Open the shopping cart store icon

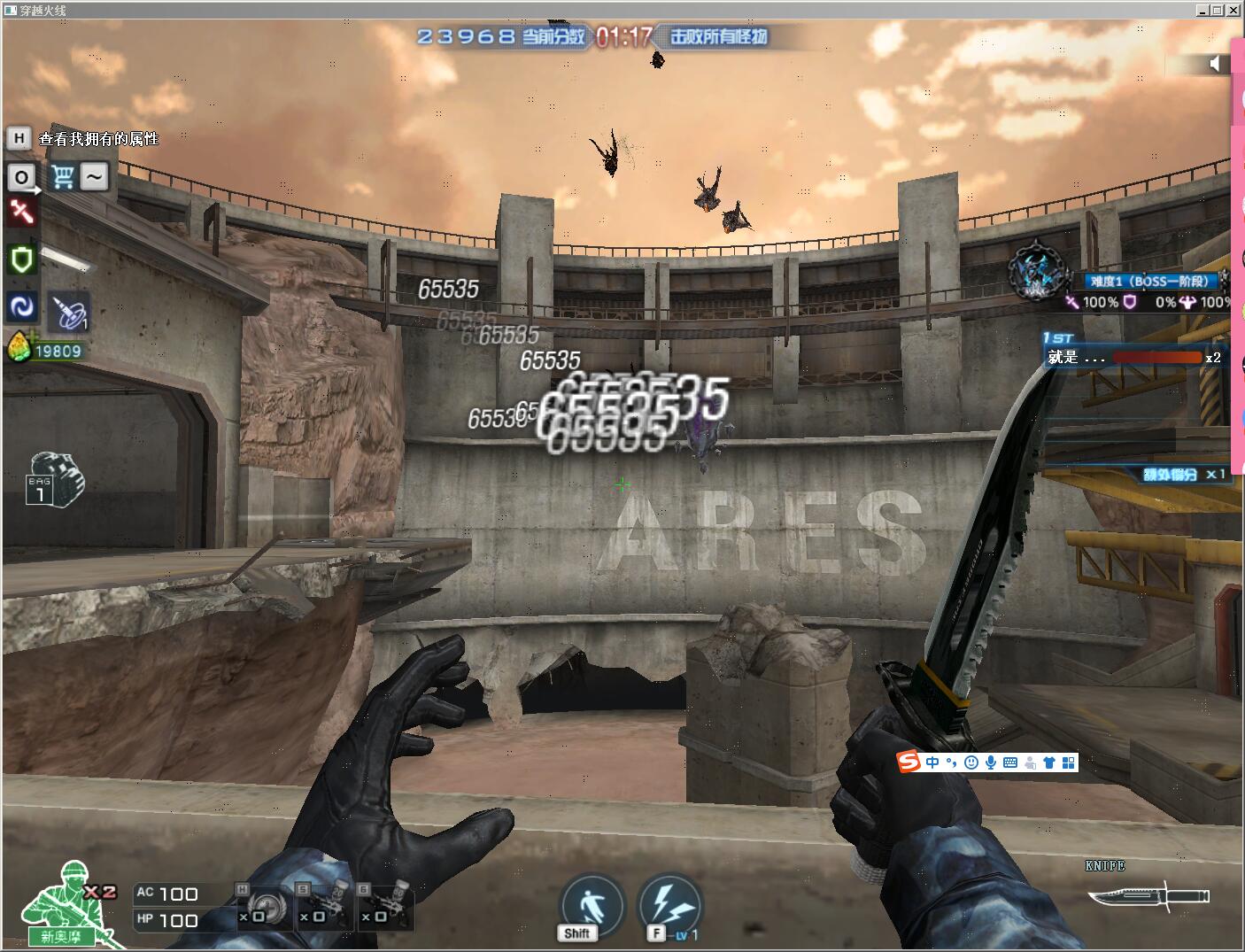(62, 177)
